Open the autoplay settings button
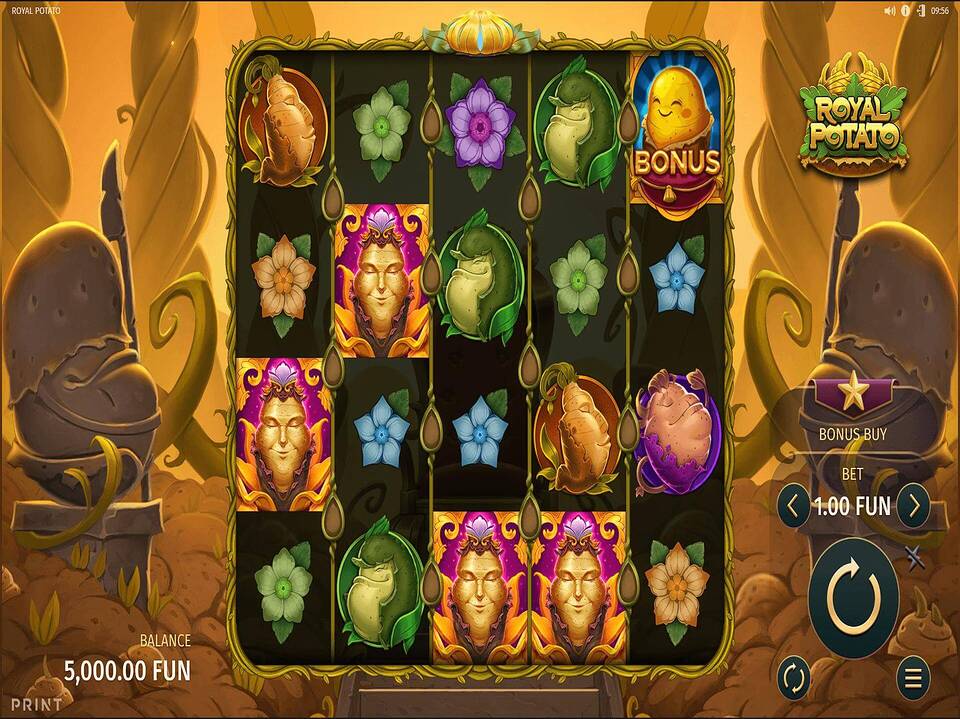This screenshot has width=960, height=719. (793, 679)
